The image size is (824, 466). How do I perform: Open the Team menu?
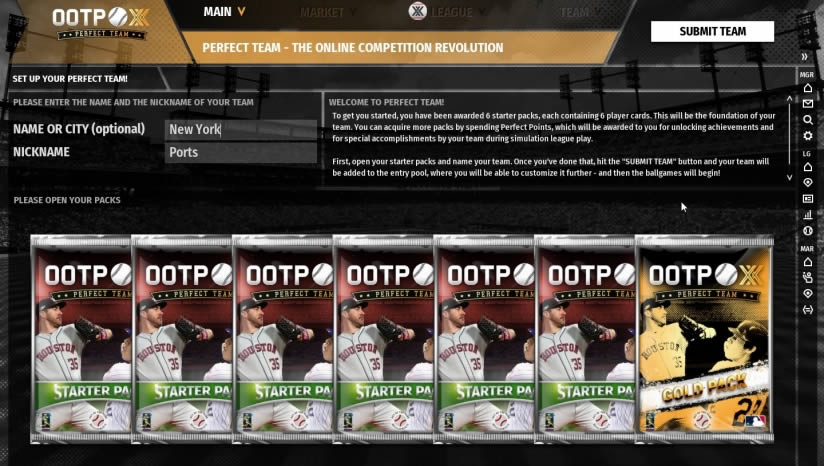(574, 13)
